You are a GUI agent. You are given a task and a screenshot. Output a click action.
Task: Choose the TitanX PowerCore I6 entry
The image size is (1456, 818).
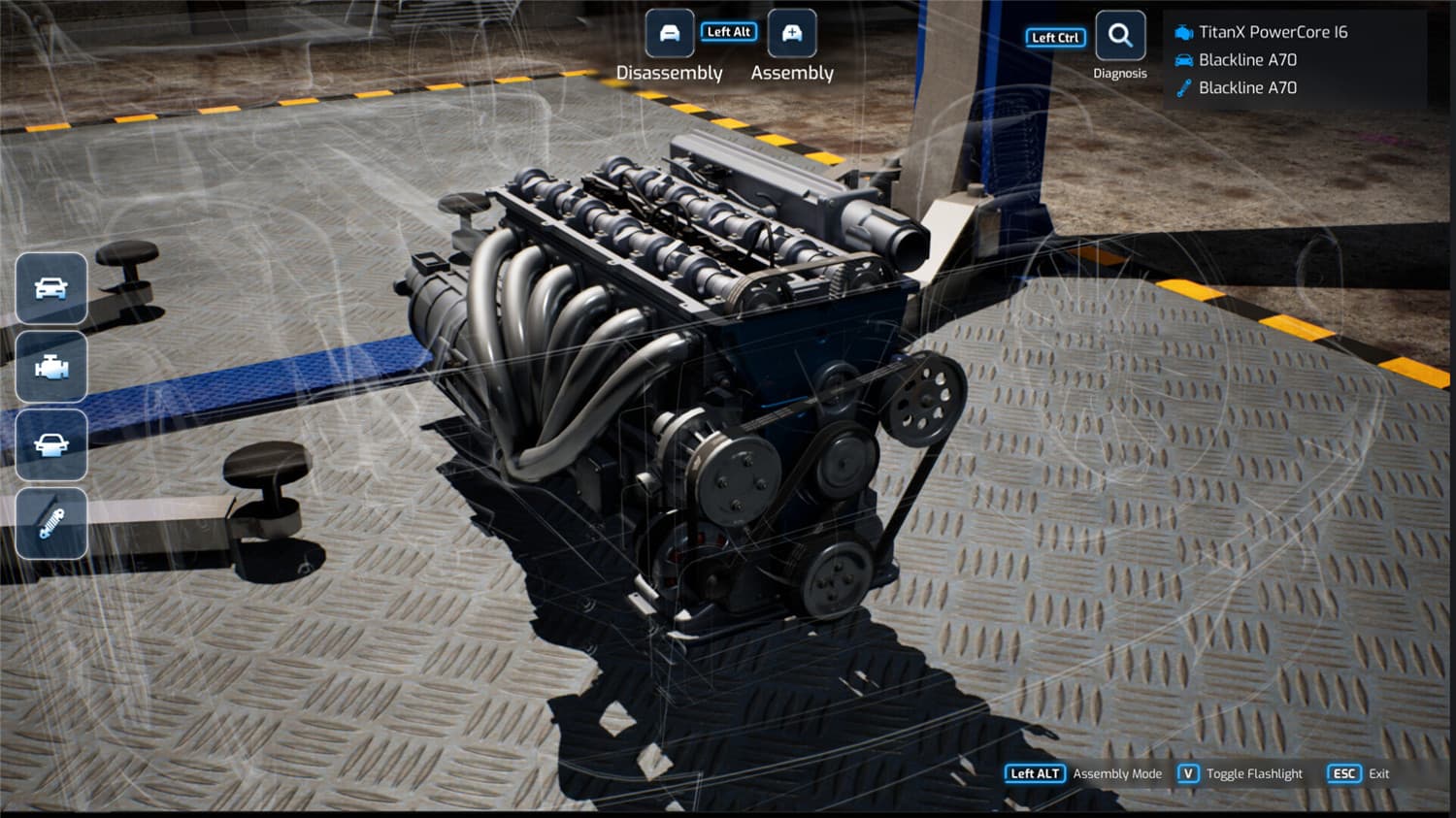tap(1272, 32)
